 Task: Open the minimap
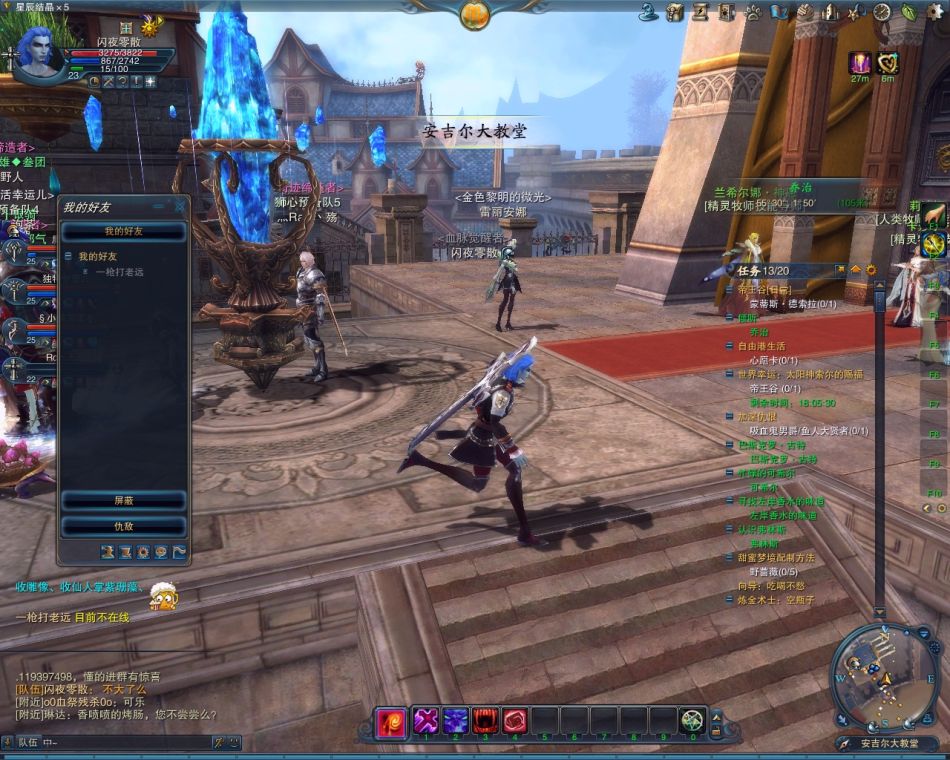point(876,676)
